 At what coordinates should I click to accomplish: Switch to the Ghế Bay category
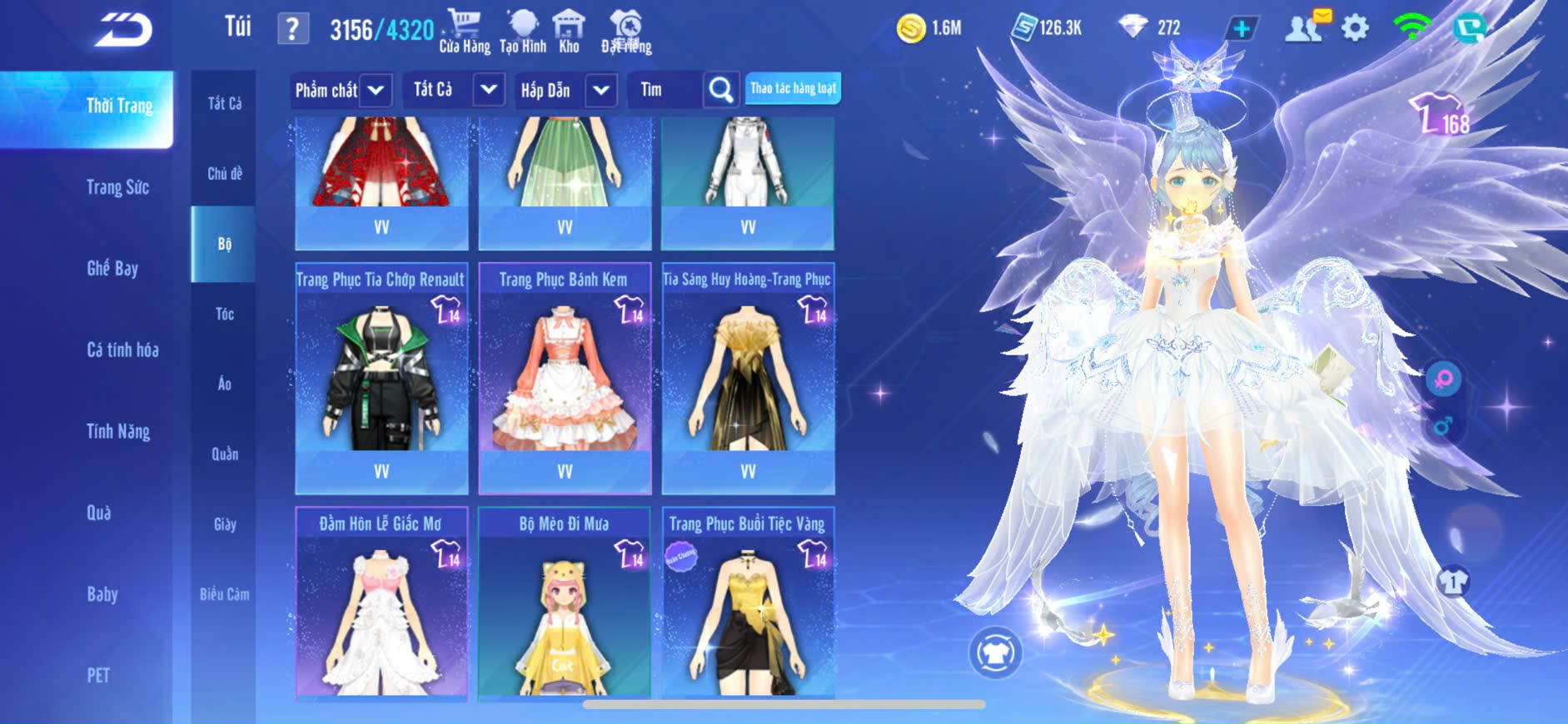click(112, 268)
